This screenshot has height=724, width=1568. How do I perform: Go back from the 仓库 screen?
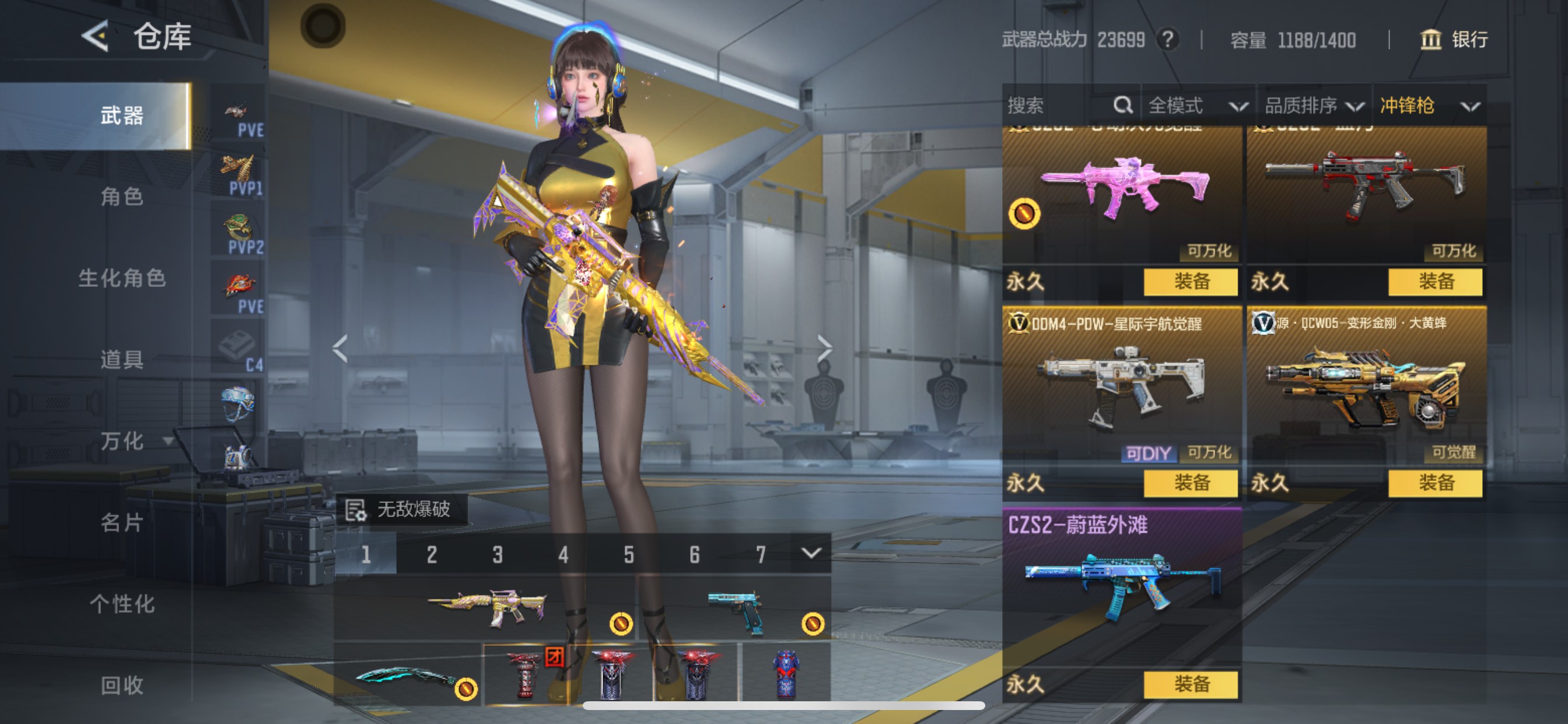coord(95,36)
